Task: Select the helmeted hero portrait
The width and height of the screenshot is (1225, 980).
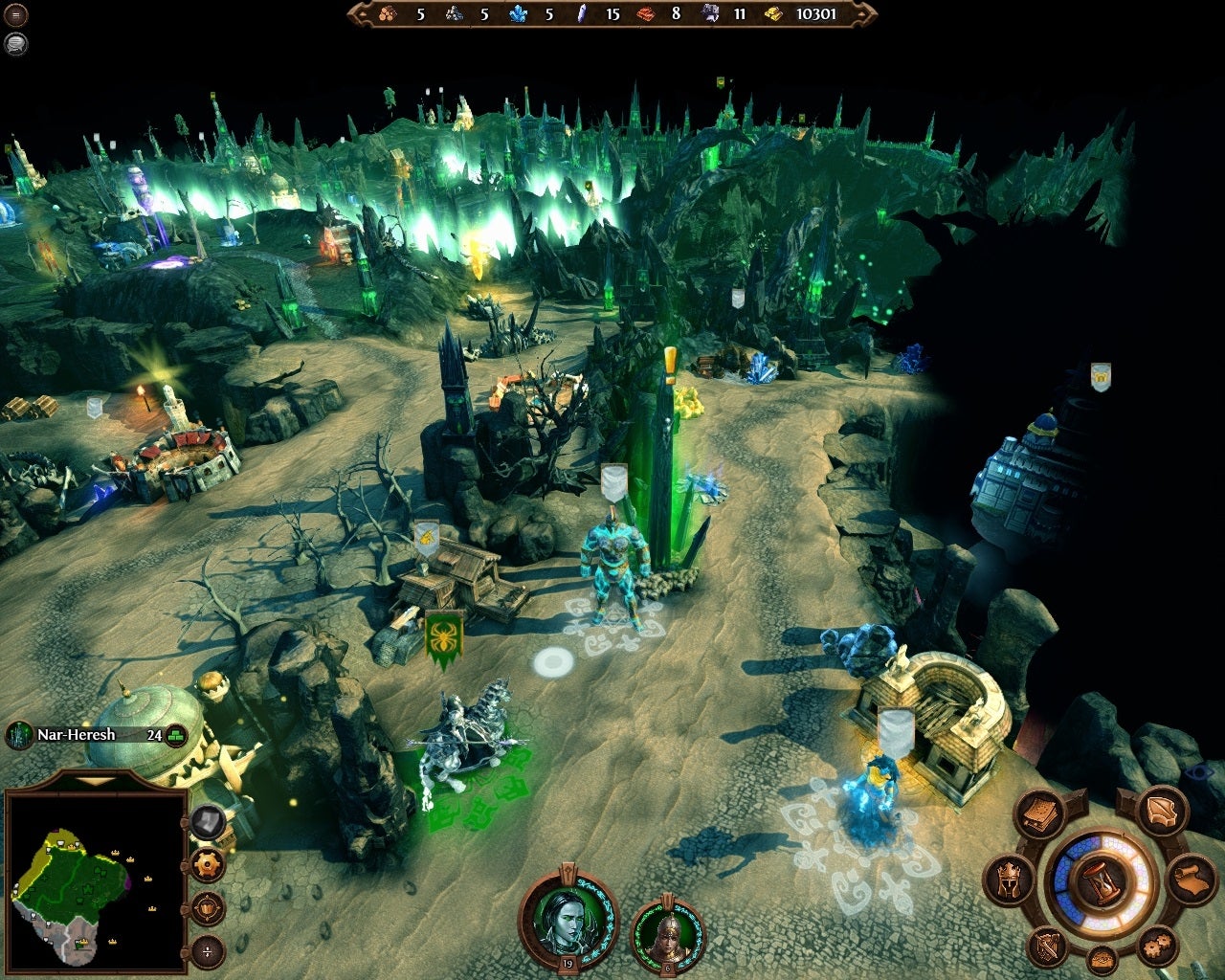Action: tap(668, 935)
